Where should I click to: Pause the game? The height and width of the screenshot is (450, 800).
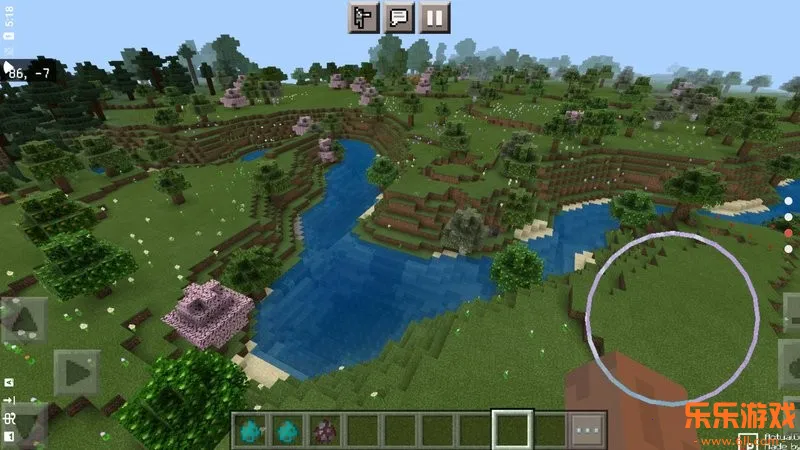[x=434, y=17]
